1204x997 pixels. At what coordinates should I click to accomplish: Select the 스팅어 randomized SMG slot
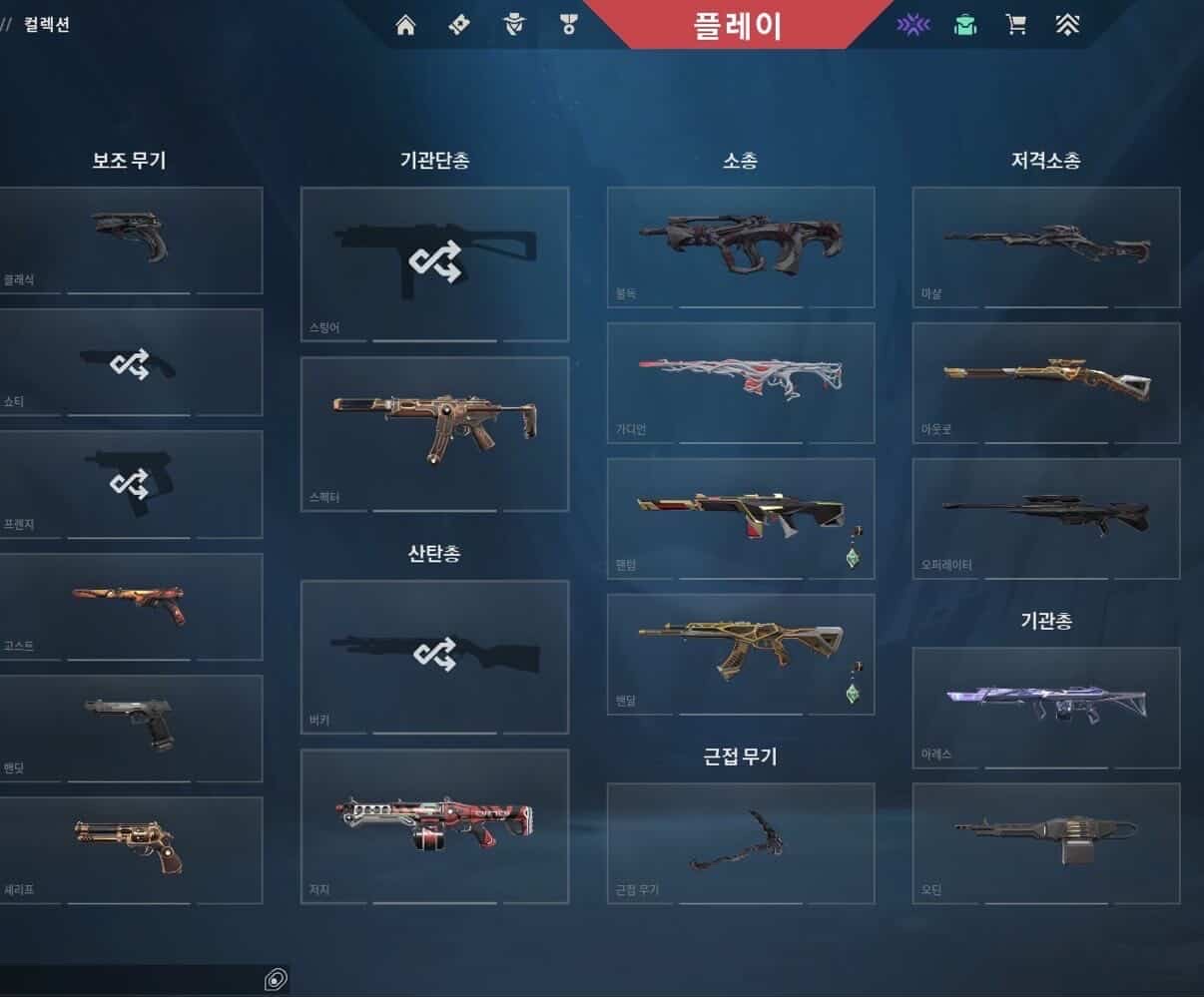point(434,263)
